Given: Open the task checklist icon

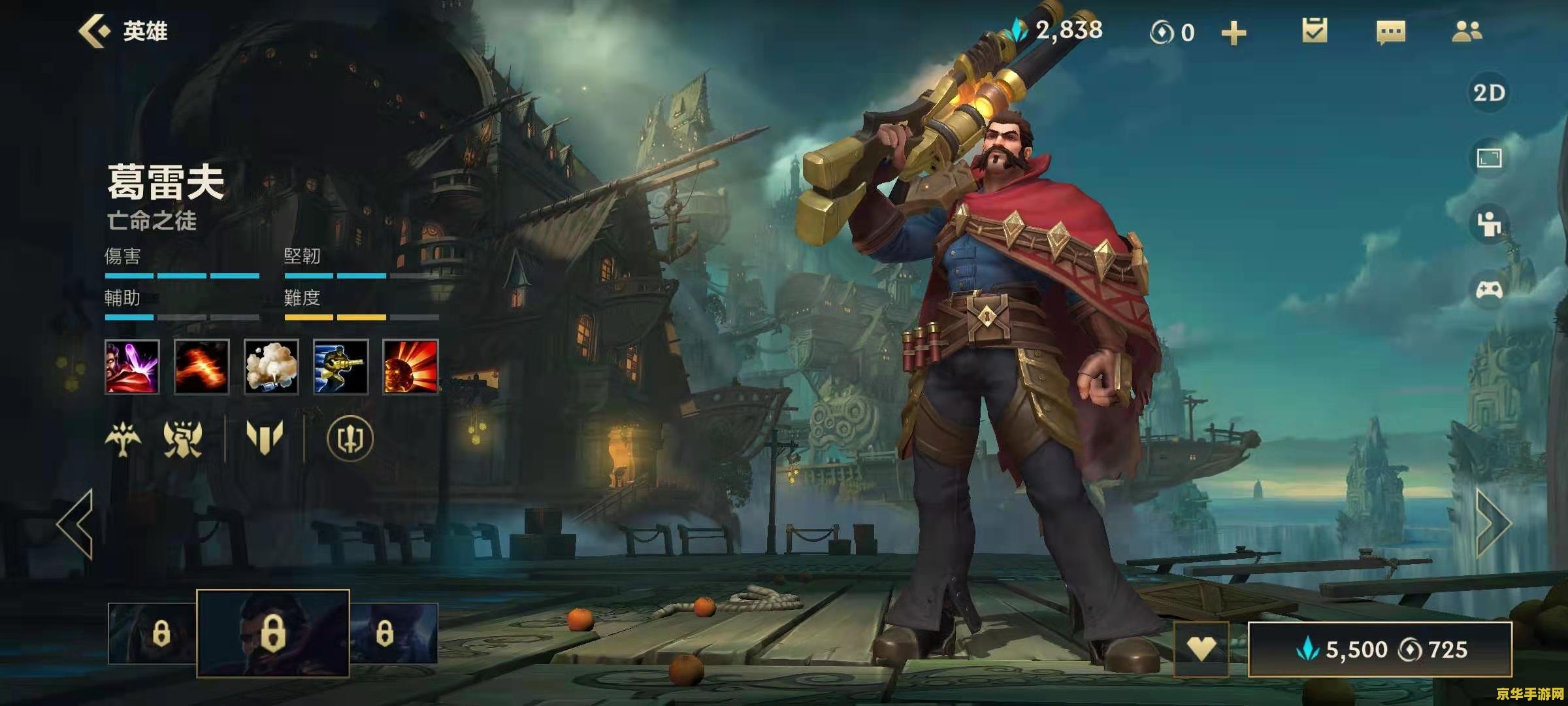Looking at the screenshot, I should 1314,31.
